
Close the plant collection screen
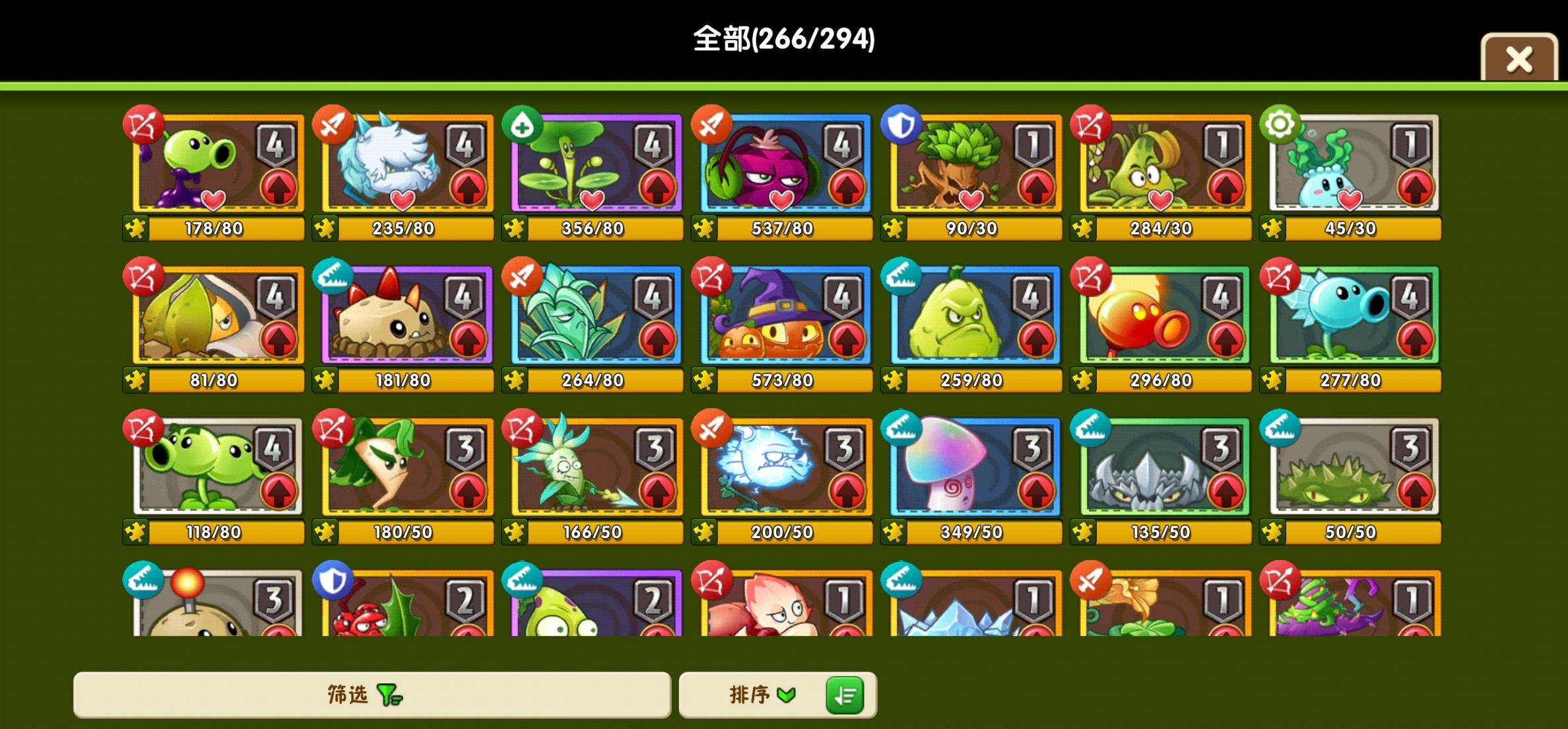point(1520,58)
